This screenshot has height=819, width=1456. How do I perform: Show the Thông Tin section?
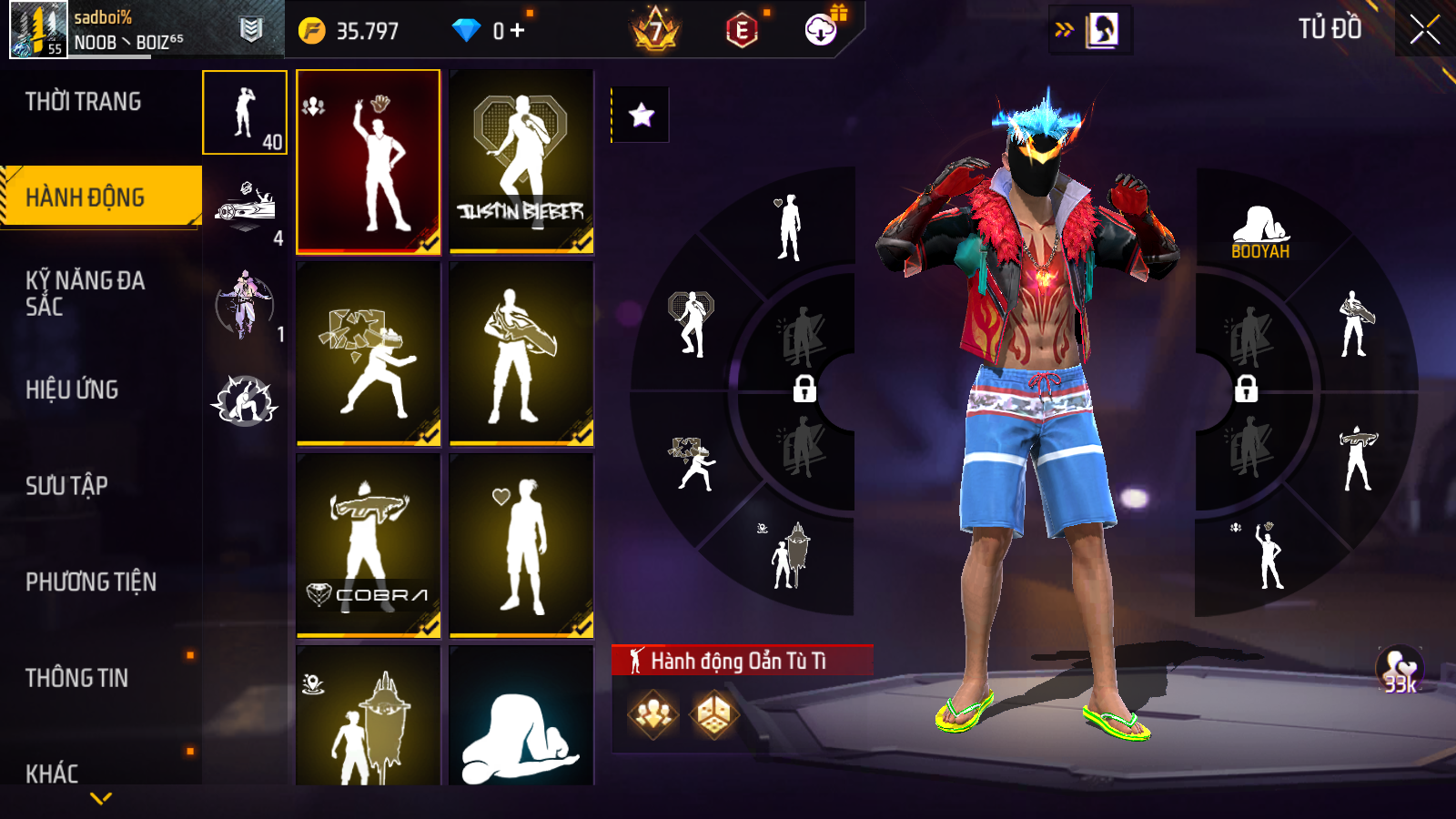point(77,678)
